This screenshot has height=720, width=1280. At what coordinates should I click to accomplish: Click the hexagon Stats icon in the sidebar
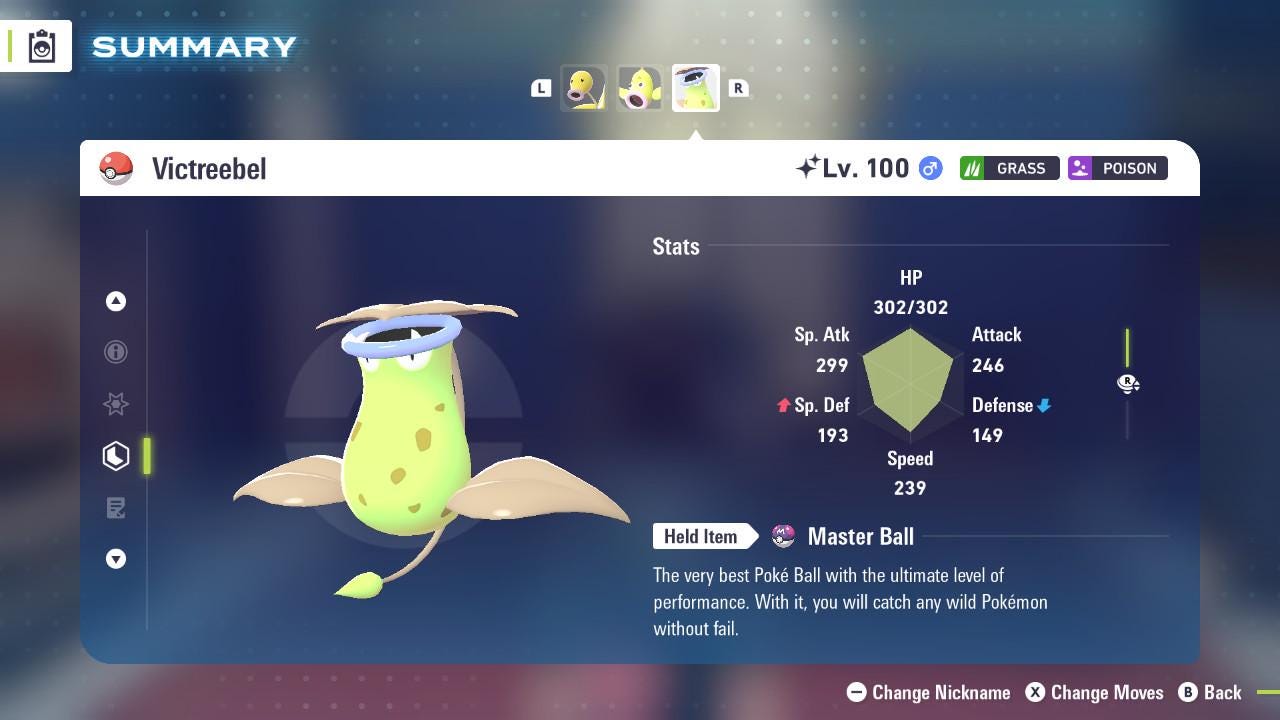(116, 456)
